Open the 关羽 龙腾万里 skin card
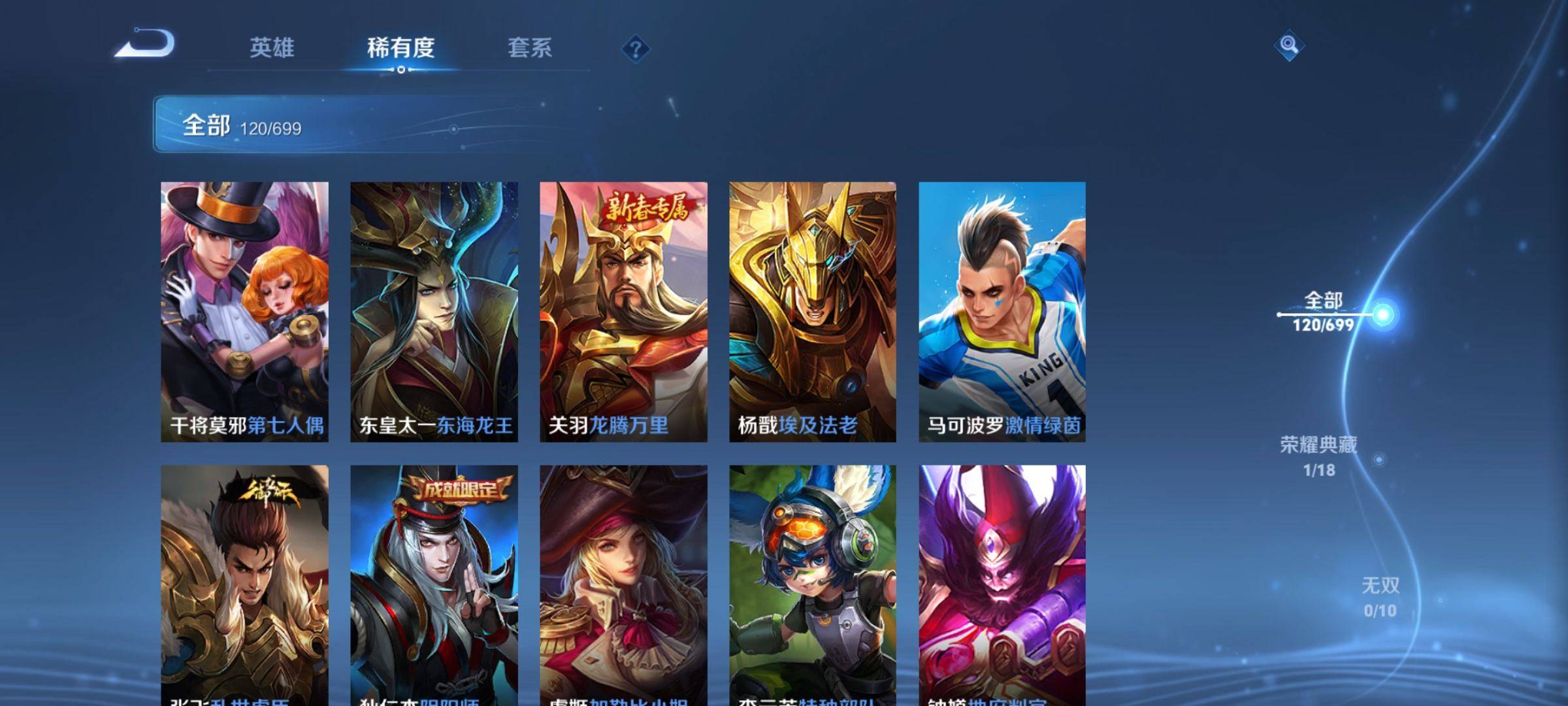This screenshot has height=706, width=1568. pos(623,311)
